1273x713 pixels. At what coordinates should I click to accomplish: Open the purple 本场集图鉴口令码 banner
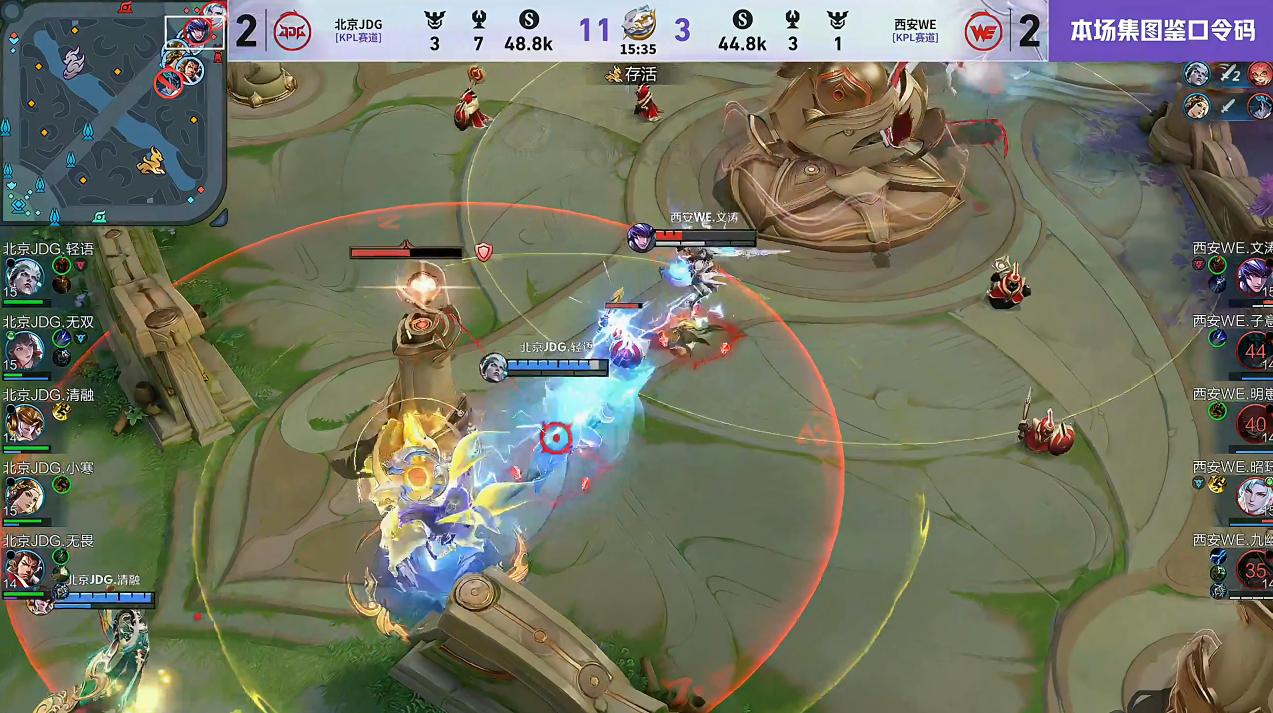pyautogui.click(x=1161, y=30)
